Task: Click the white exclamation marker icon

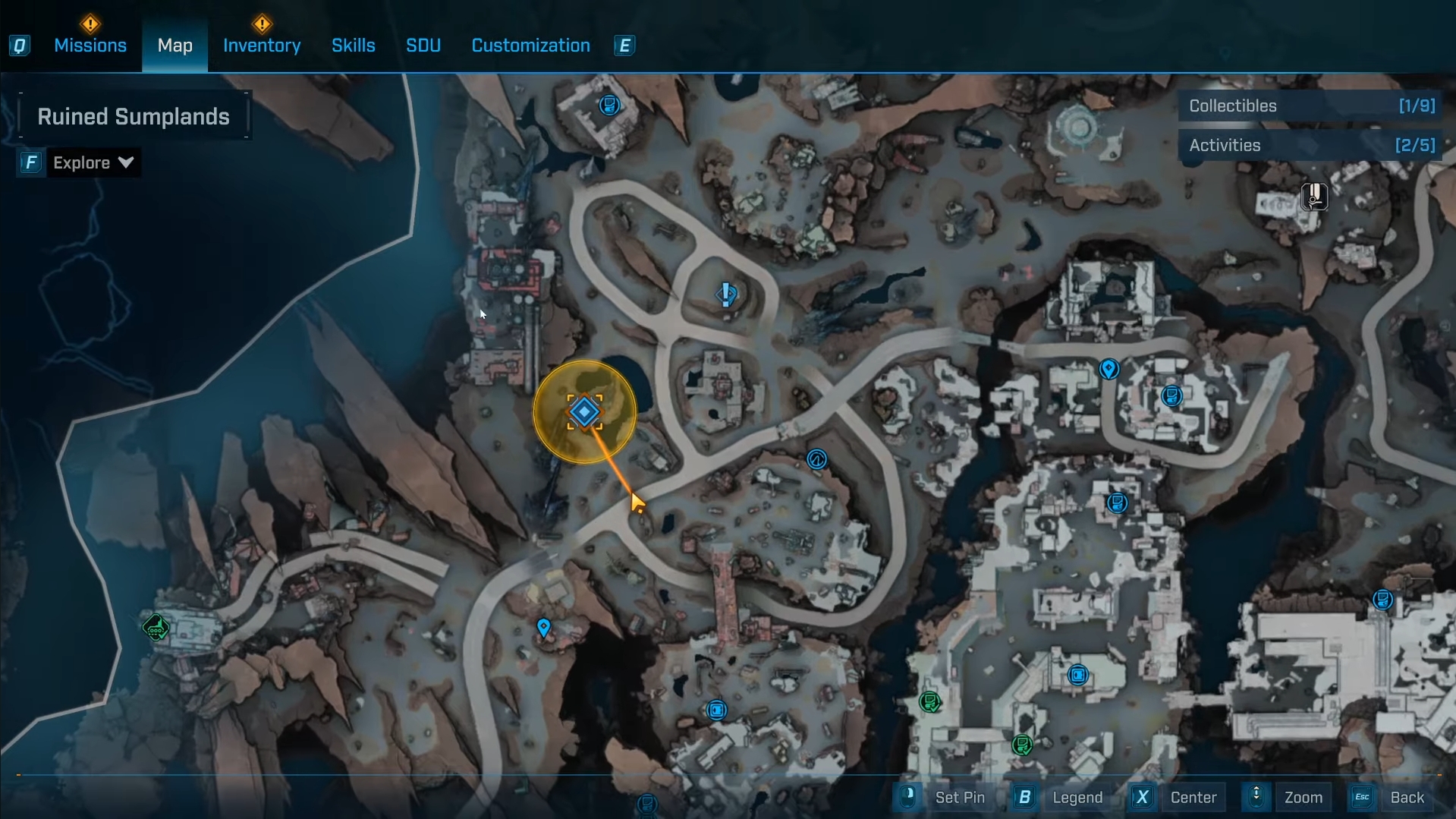Action: pyautogui.click(x=1314, y=197)
